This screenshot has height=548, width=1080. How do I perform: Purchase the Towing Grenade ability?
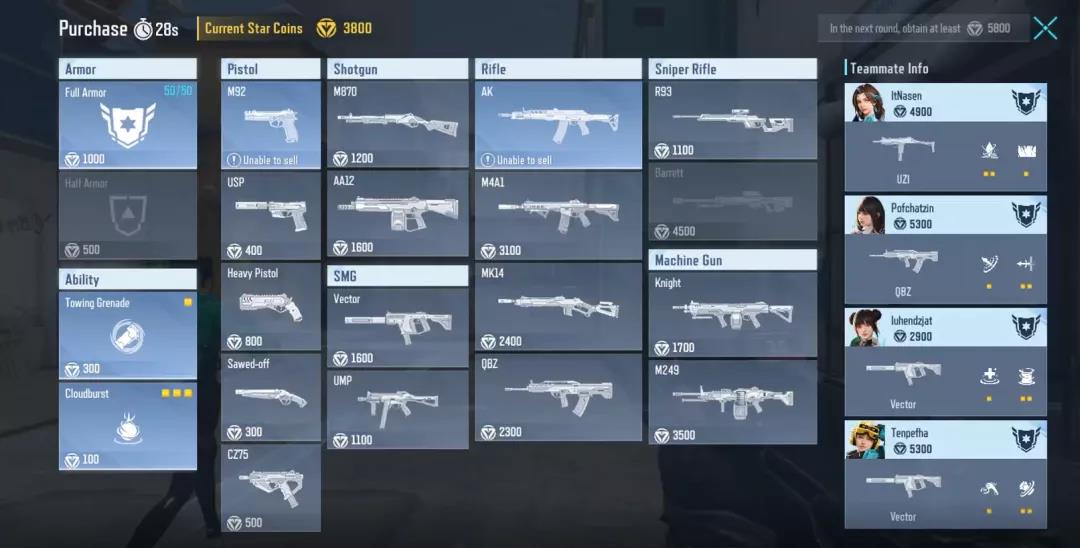pos(128,335)
